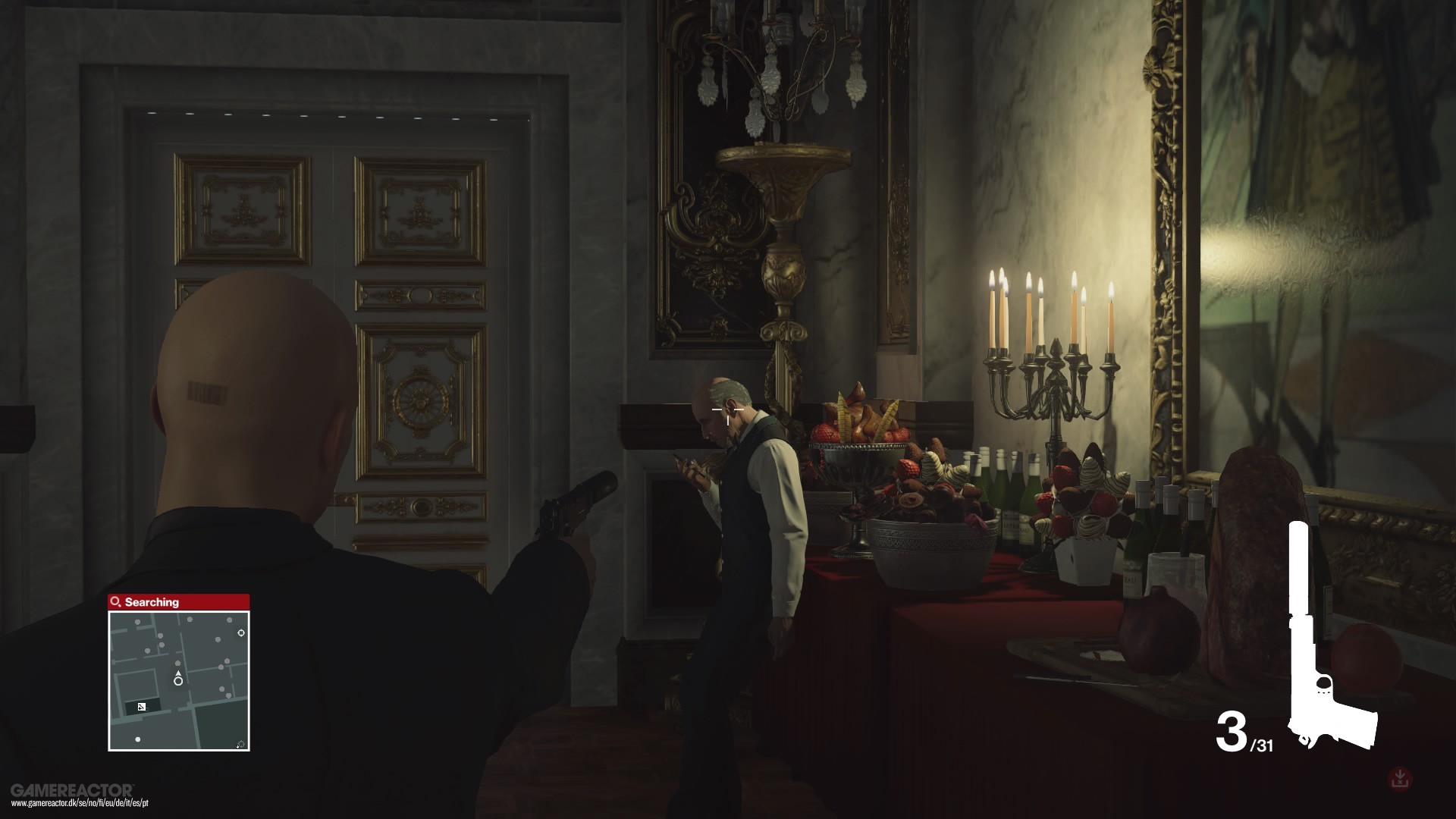
Task: Click the circled objective icon near minimap bottom-right
Action: [x=240, y=743]
